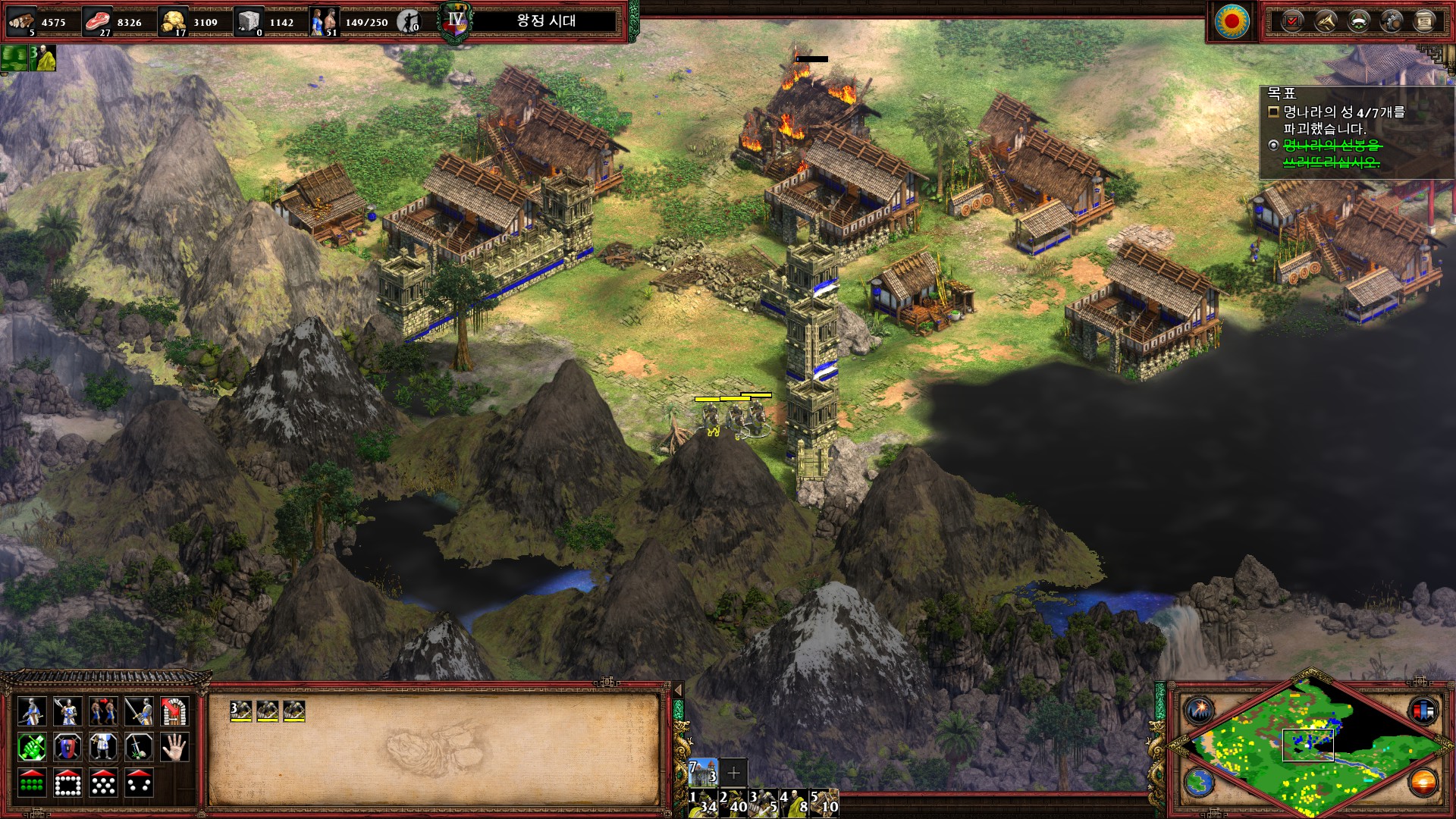Activate the minimap flare signal button

click(x=1200, y=711)
